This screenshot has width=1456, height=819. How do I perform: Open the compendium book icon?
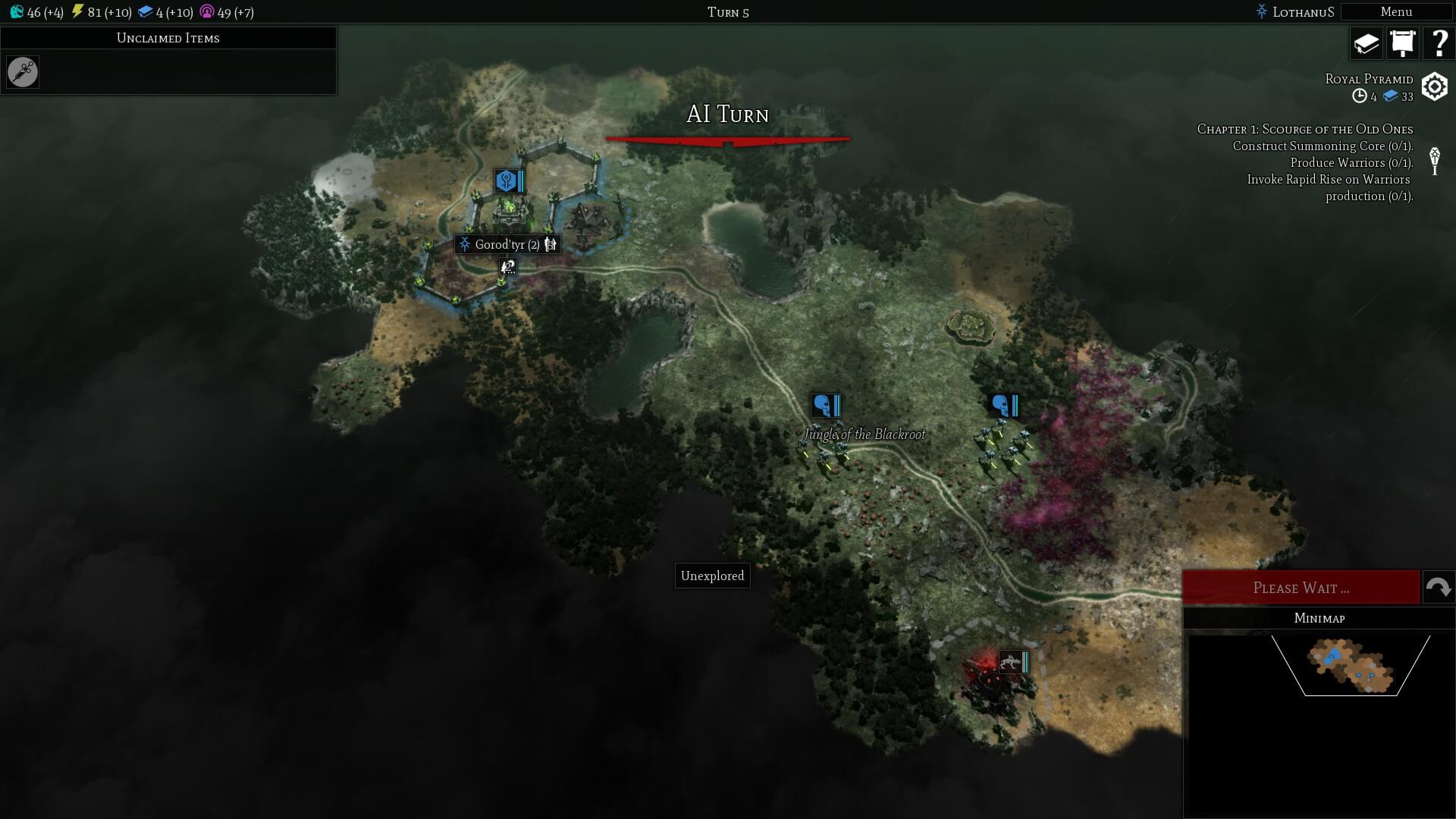click(x=1366, y=43)
